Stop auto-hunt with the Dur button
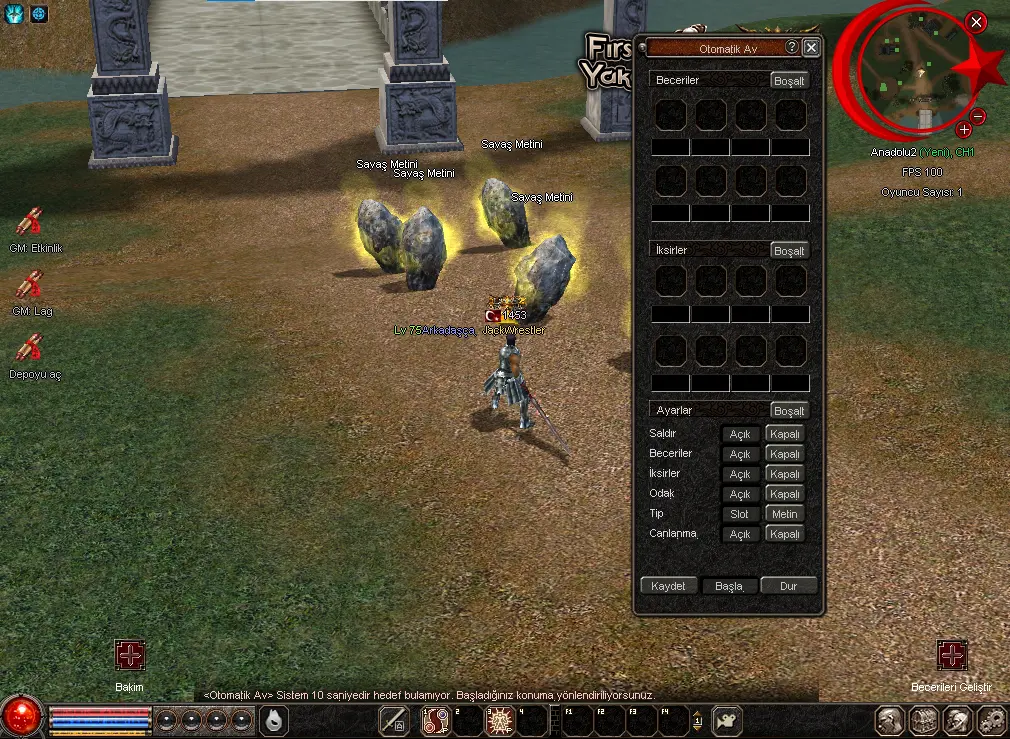The image size is (1010, 739). click(x=788, y=586)
